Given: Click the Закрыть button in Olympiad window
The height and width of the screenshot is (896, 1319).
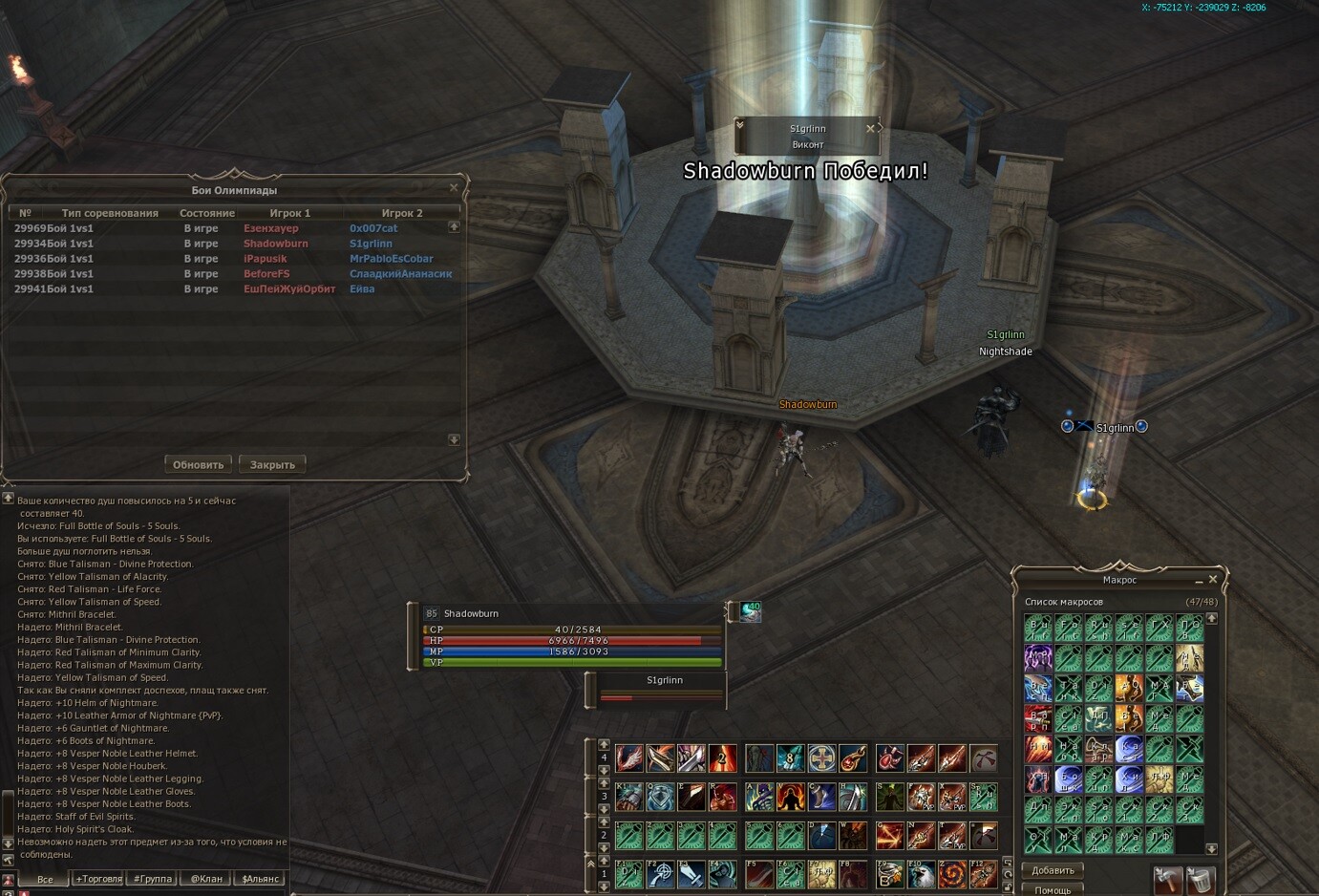Looking at the screenshot, I should coord(272,465).
